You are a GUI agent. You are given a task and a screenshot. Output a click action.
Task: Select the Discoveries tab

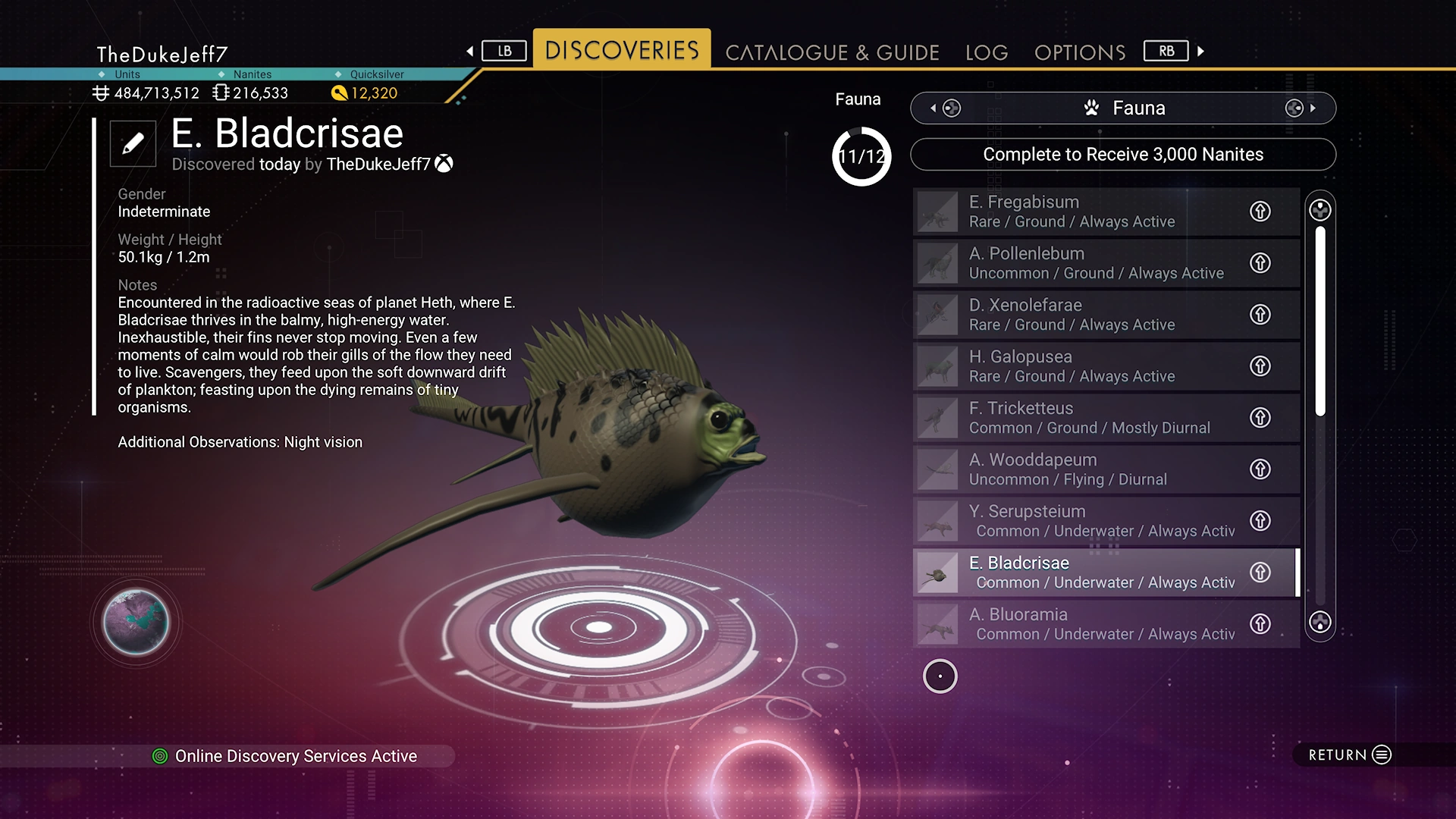click(x=622, y=50)
